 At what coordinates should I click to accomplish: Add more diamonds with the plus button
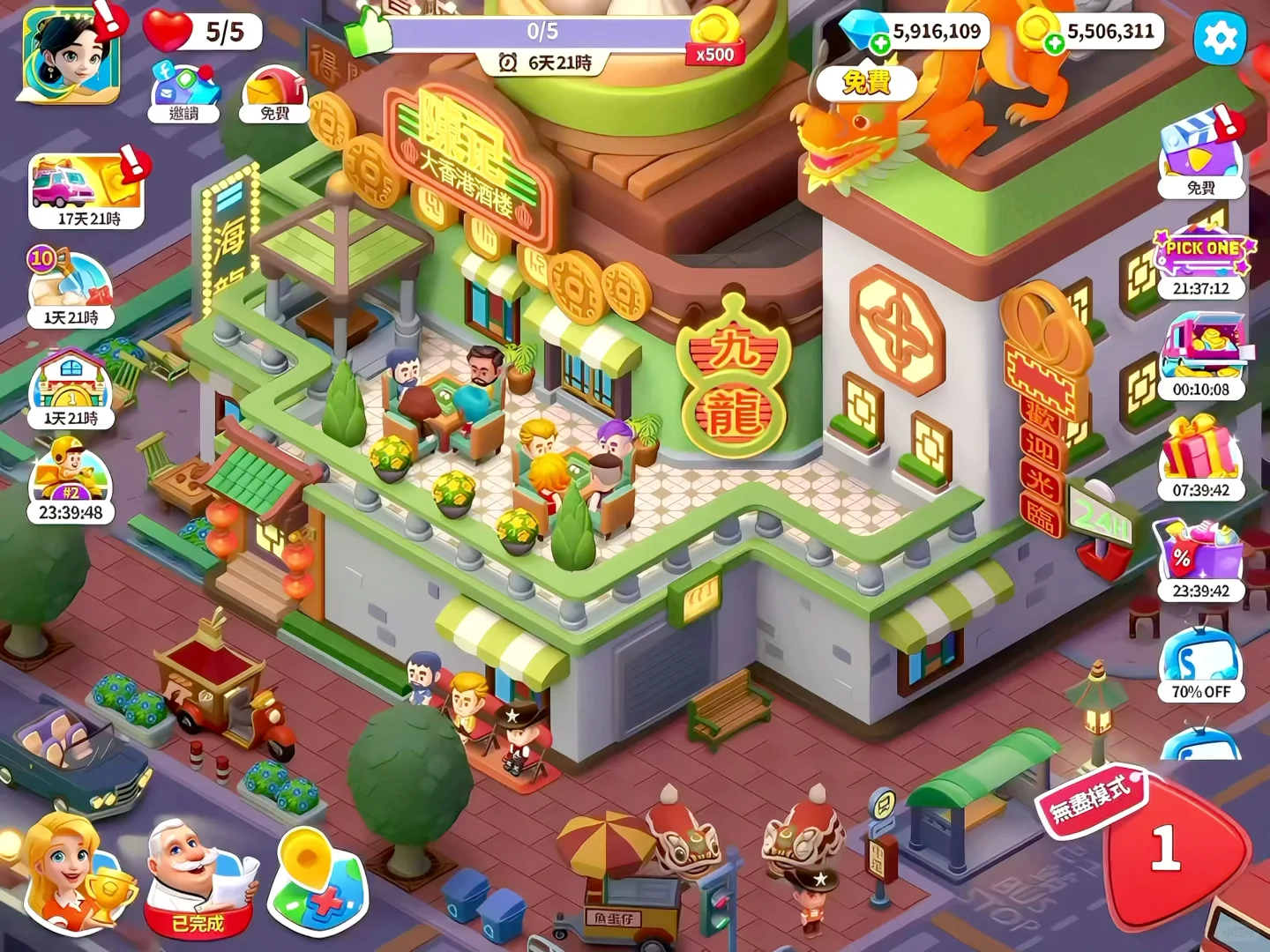coord(880,44)
